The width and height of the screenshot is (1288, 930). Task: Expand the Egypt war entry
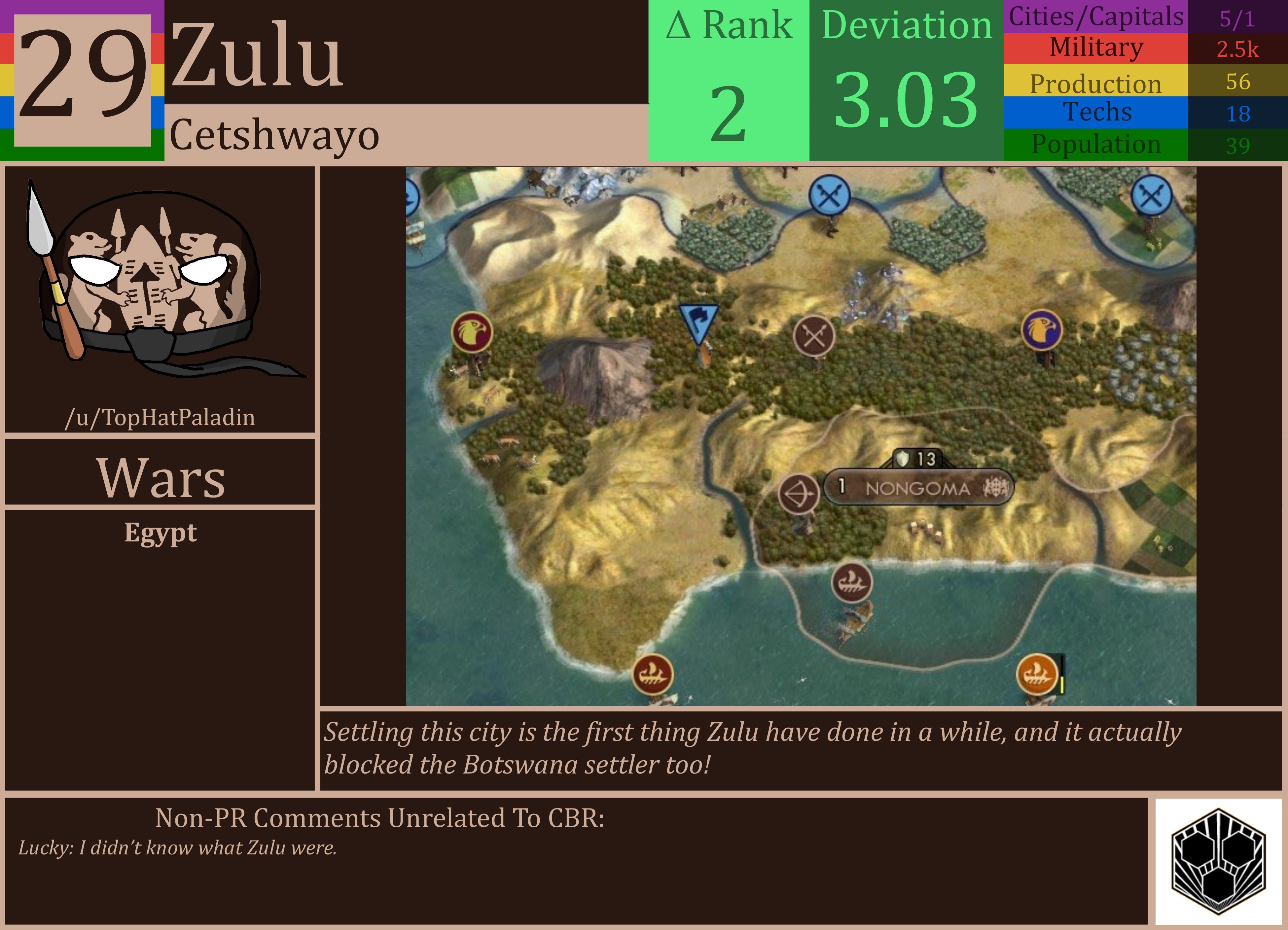click(x=161, y=533)
